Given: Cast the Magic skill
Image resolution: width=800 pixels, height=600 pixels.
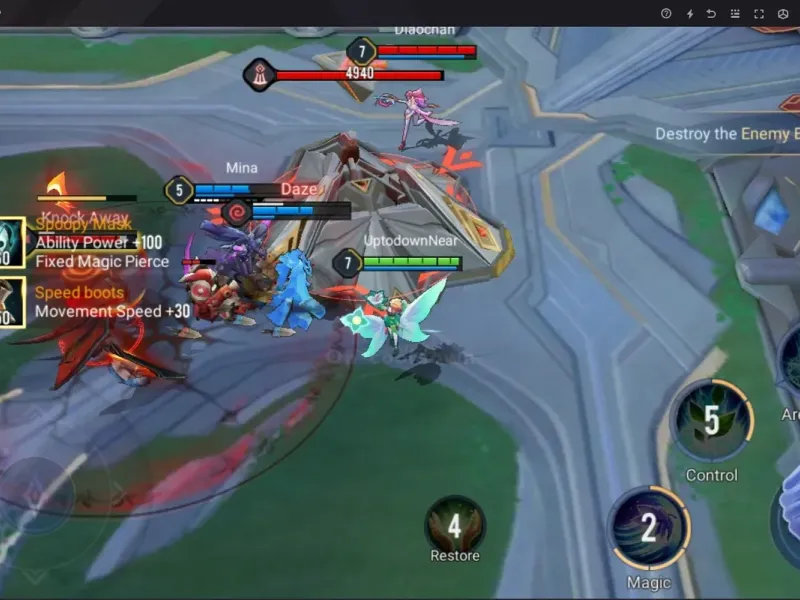Looking at the screenshot, I should 648,527.
